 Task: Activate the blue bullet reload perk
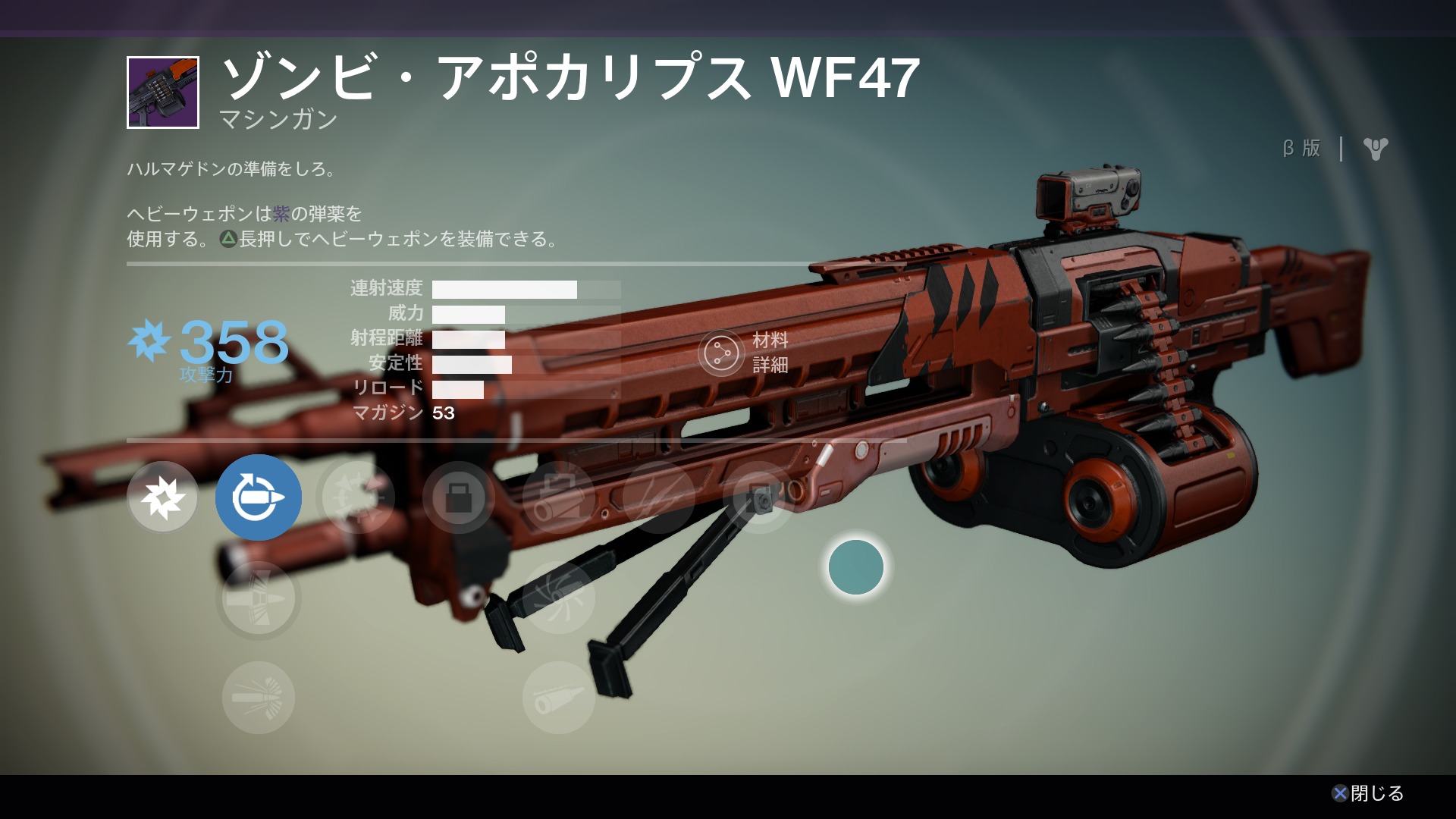pyautogui.click(x=258, y=497)
